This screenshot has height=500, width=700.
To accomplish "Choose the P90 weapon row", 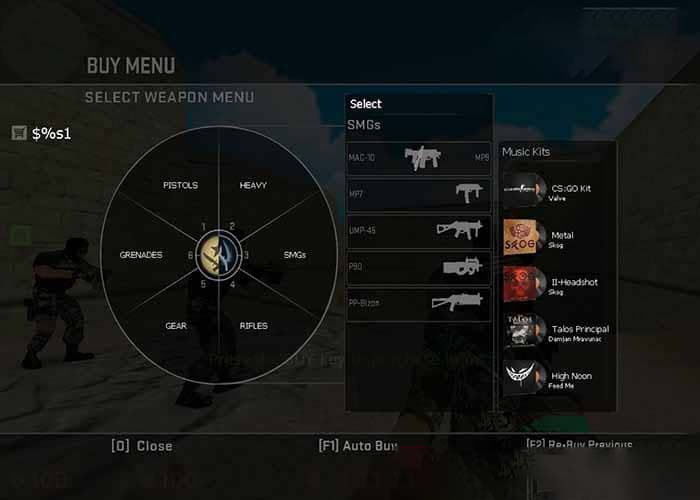I will coord(419,266).
